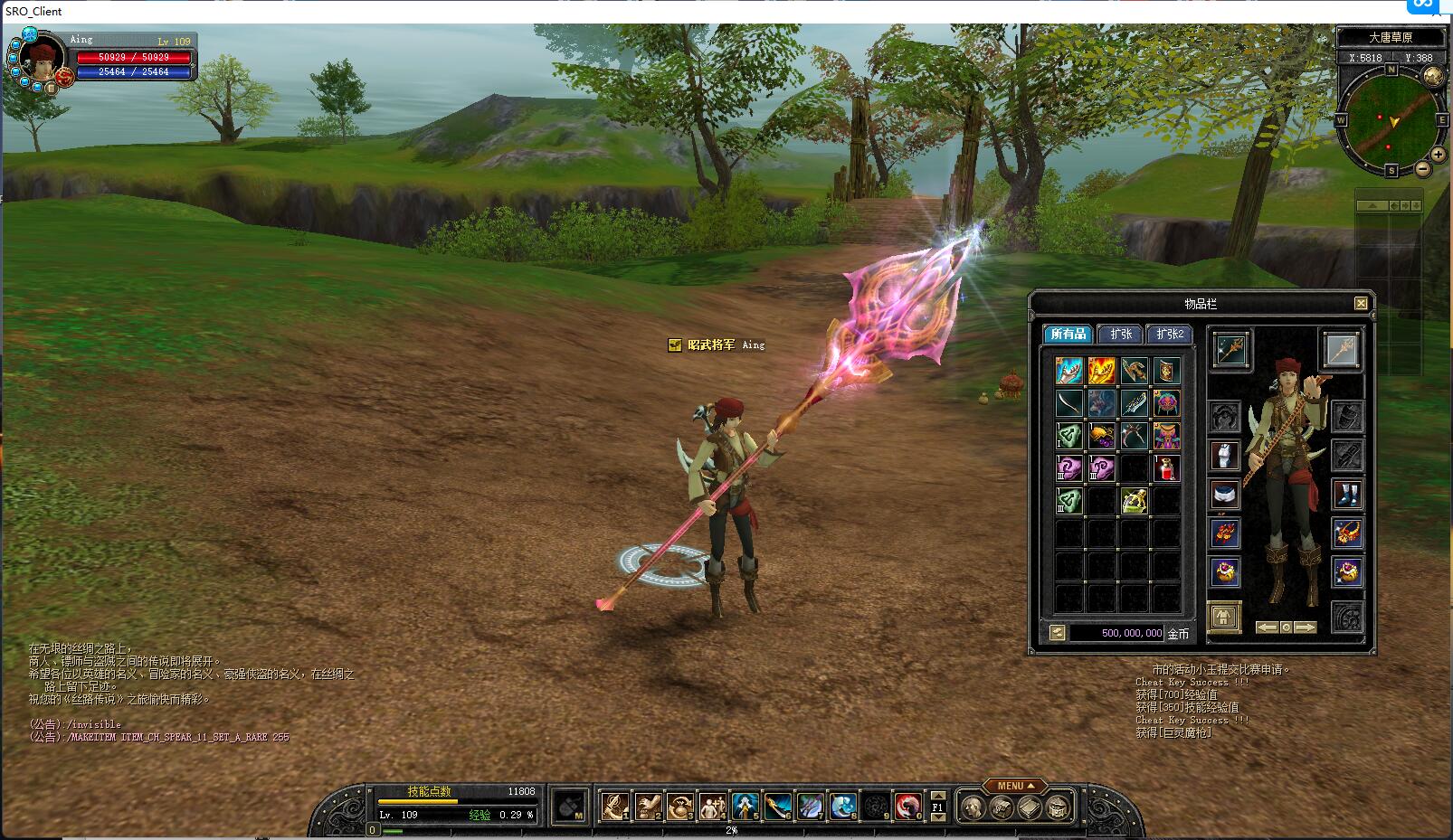Open the avatar clothing button below equipment
1453x840 pixels.
(x=1224, y=618)
